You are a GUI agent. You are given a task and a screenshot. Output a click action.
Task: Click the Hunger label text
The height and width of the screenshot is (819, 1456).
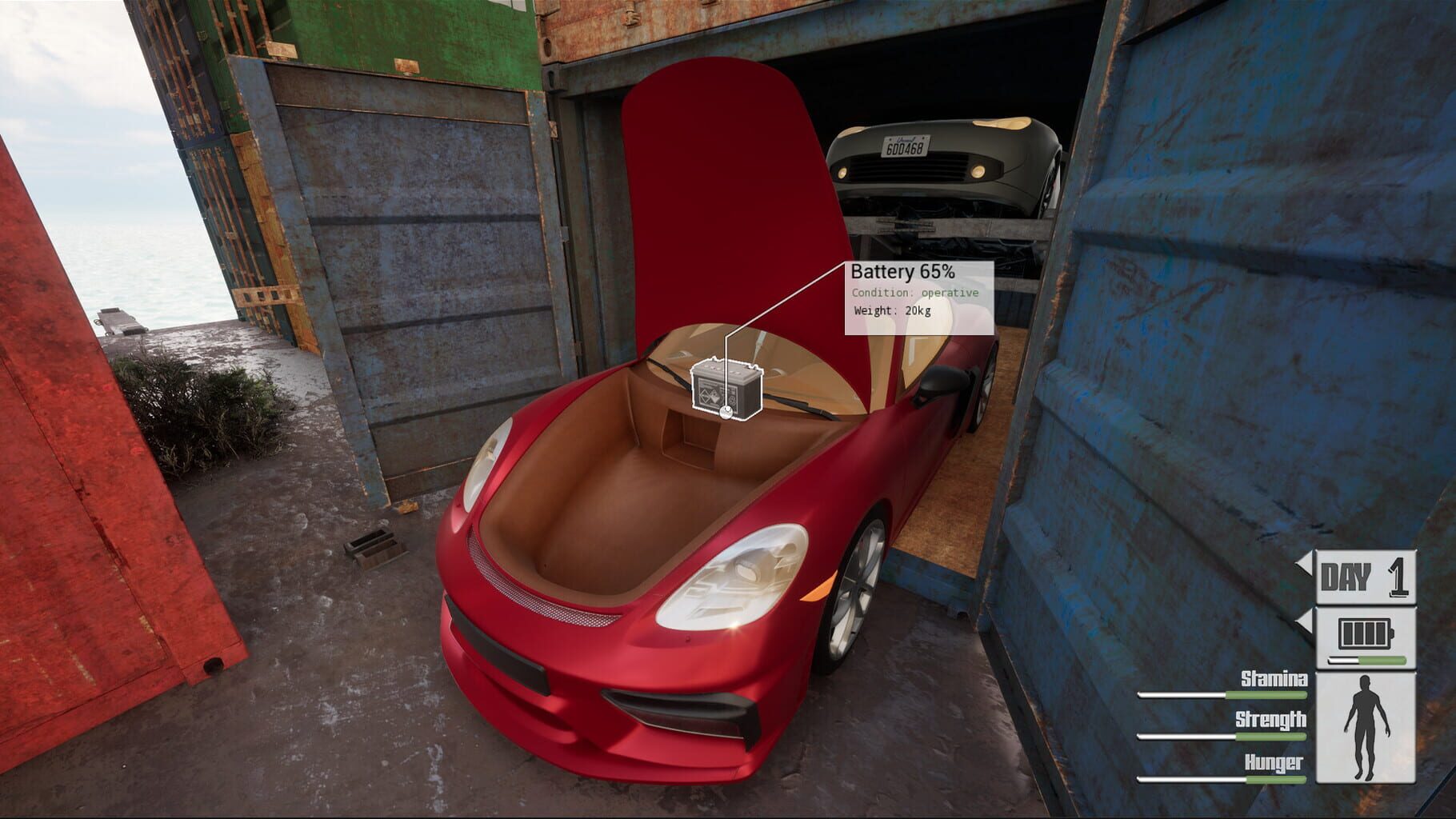point(1274,761)
